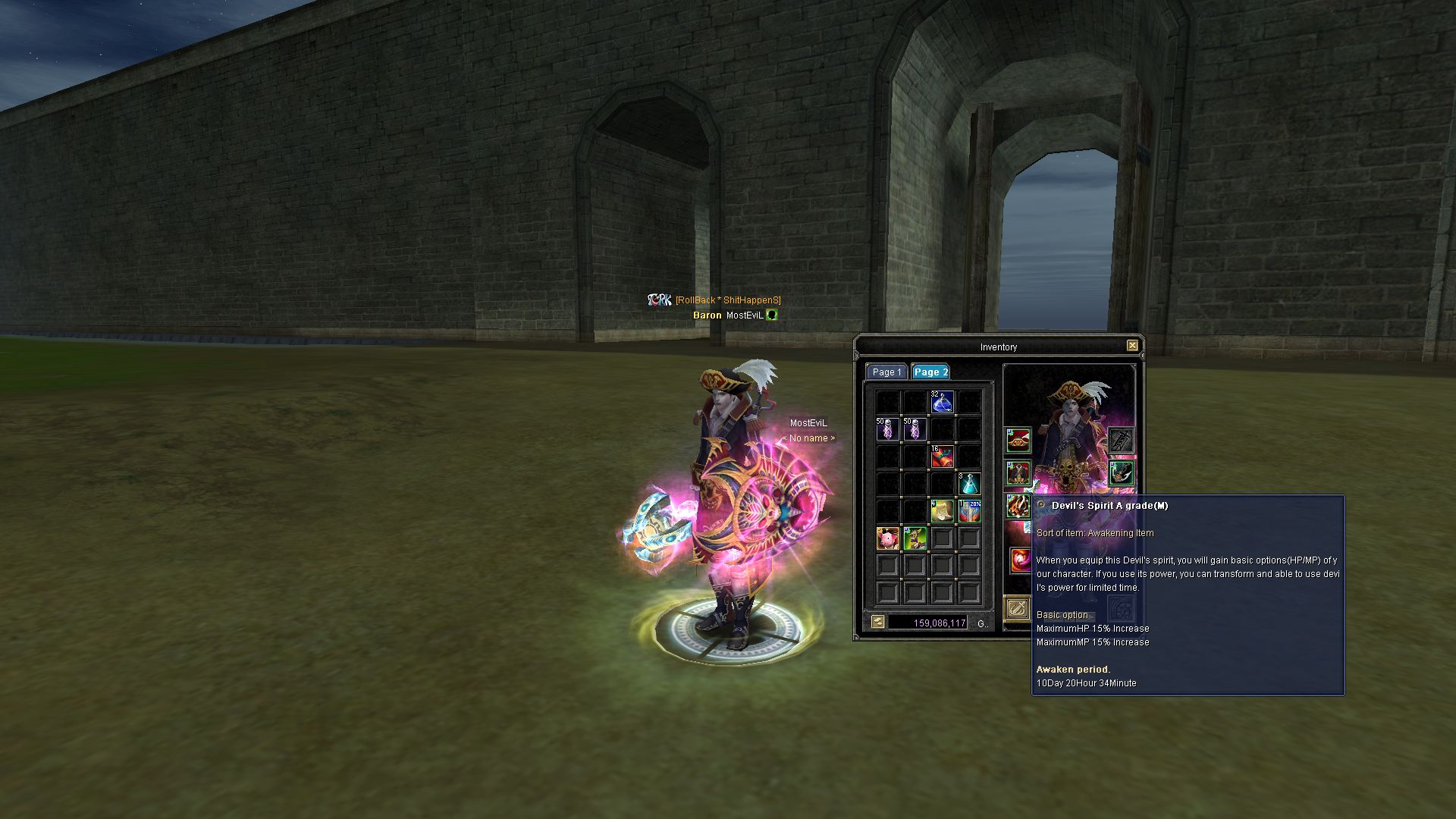This screenshot has width=1456, height=819.
Task: Switch to inventory Page 1
Action: click(x=886, y=372)
